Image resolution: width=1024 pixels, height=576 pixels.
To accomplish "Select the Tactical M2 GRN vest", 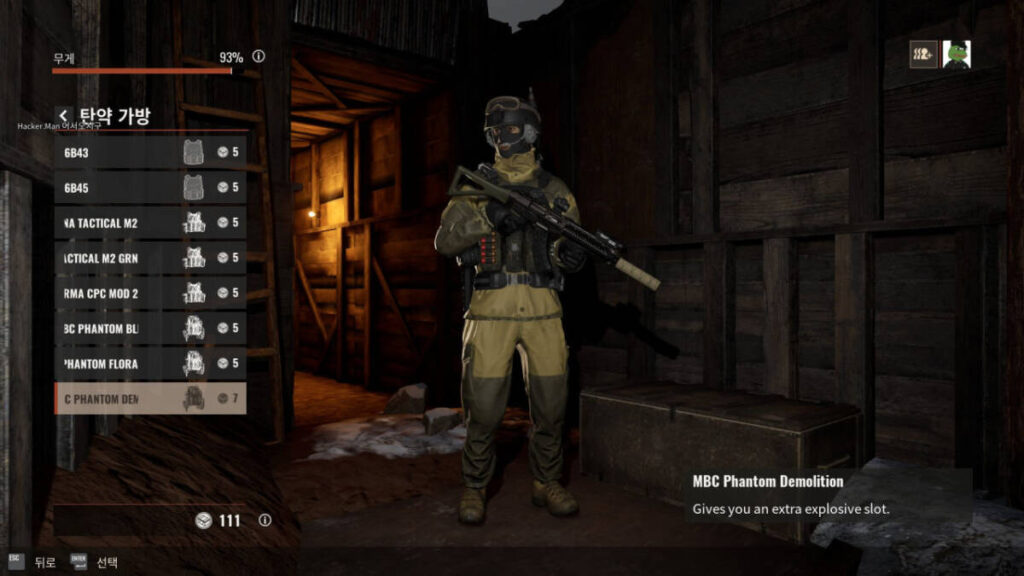I will coord(150,258).
